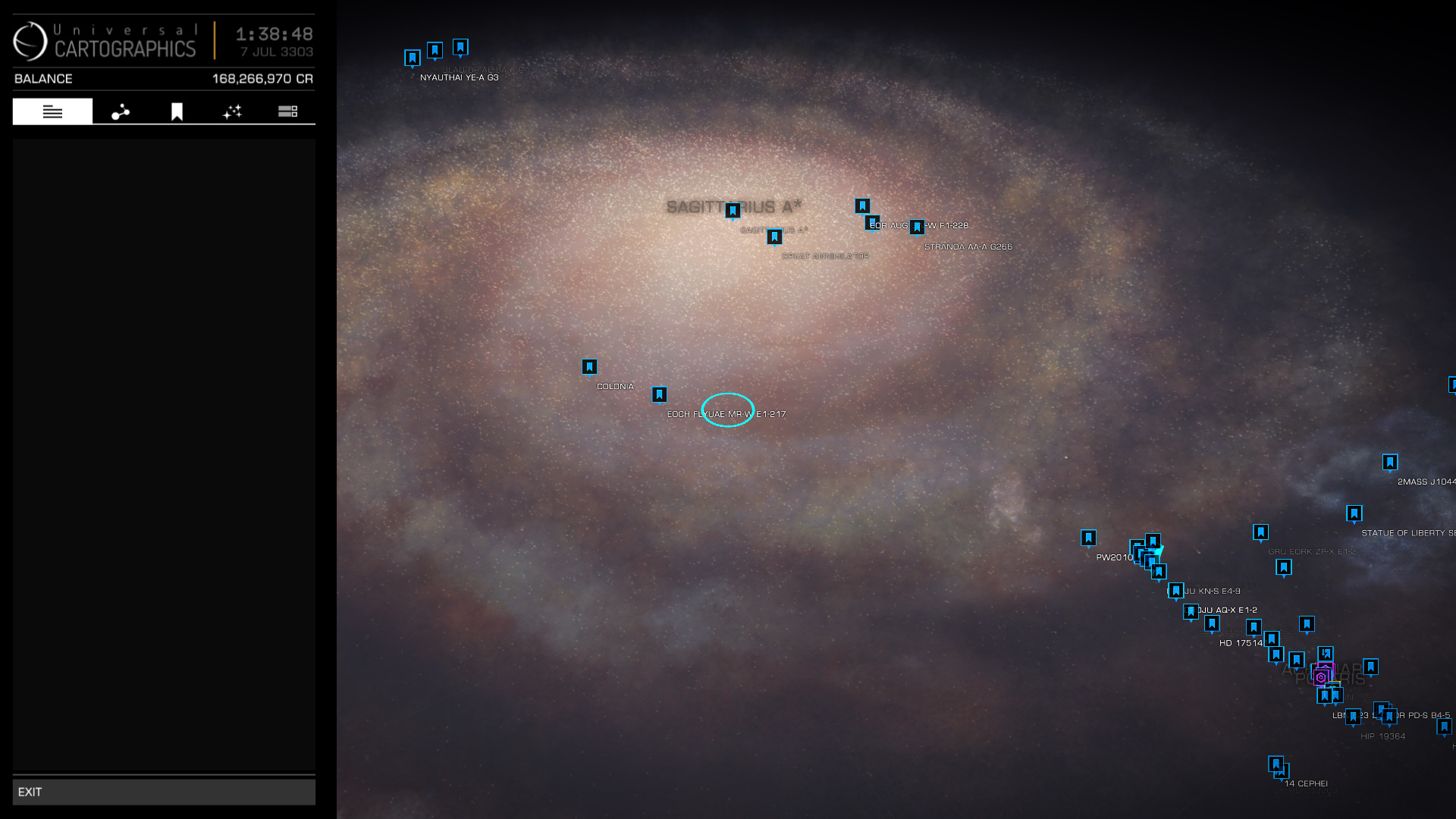Pick the 2MASS J1044 bookmark marker
This screenshot has height=819, width=1456.
click(1390, 462)
